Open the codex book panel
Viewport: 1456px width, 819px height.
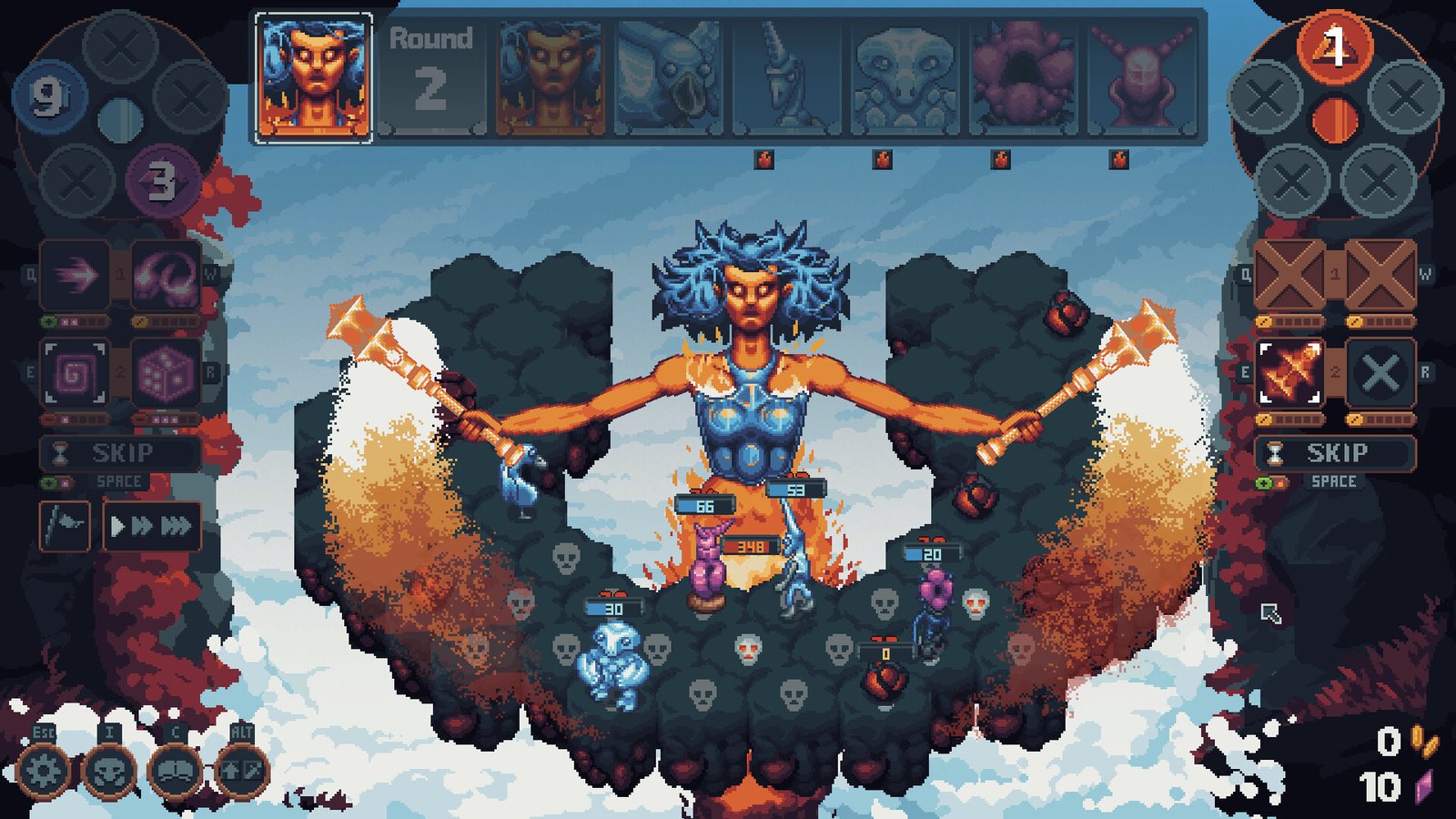click(x=175, y=769)
